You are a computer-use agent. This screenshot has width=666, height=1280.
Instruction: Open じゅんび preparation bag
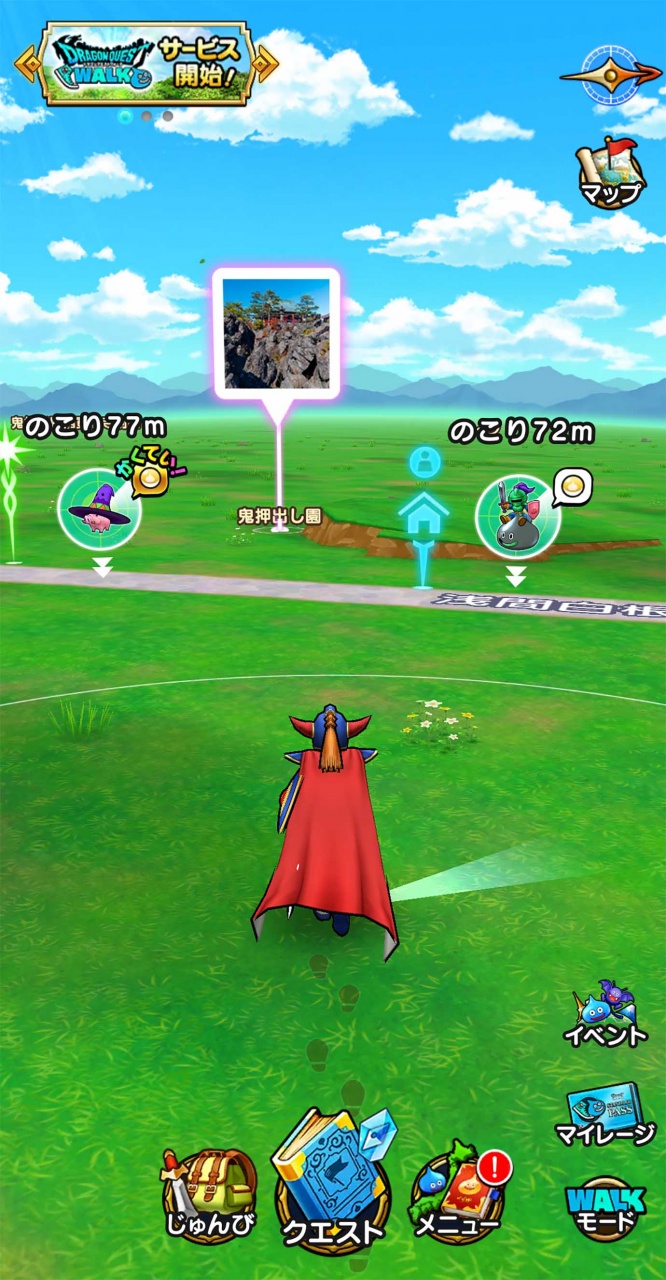[x=210, y=1197]
